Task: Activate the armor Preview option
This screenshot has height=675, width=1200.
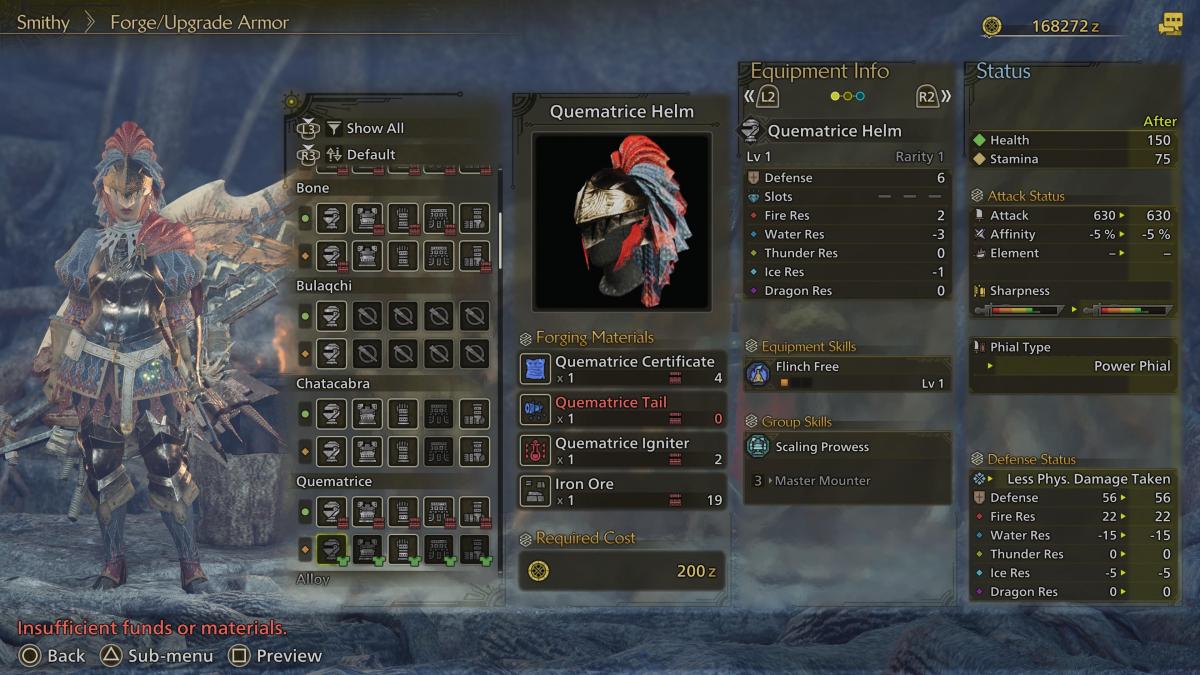Action: click(275, 656)
